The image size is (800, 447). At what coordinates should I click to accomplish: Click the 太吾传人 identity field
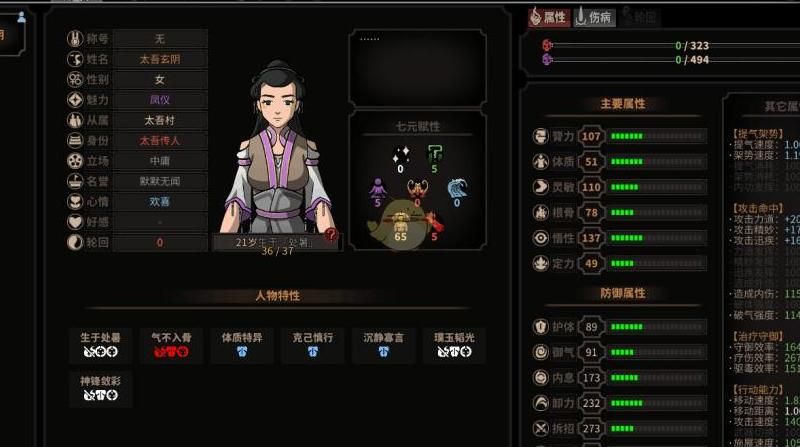pyautogui.click(x=159, y=141)
